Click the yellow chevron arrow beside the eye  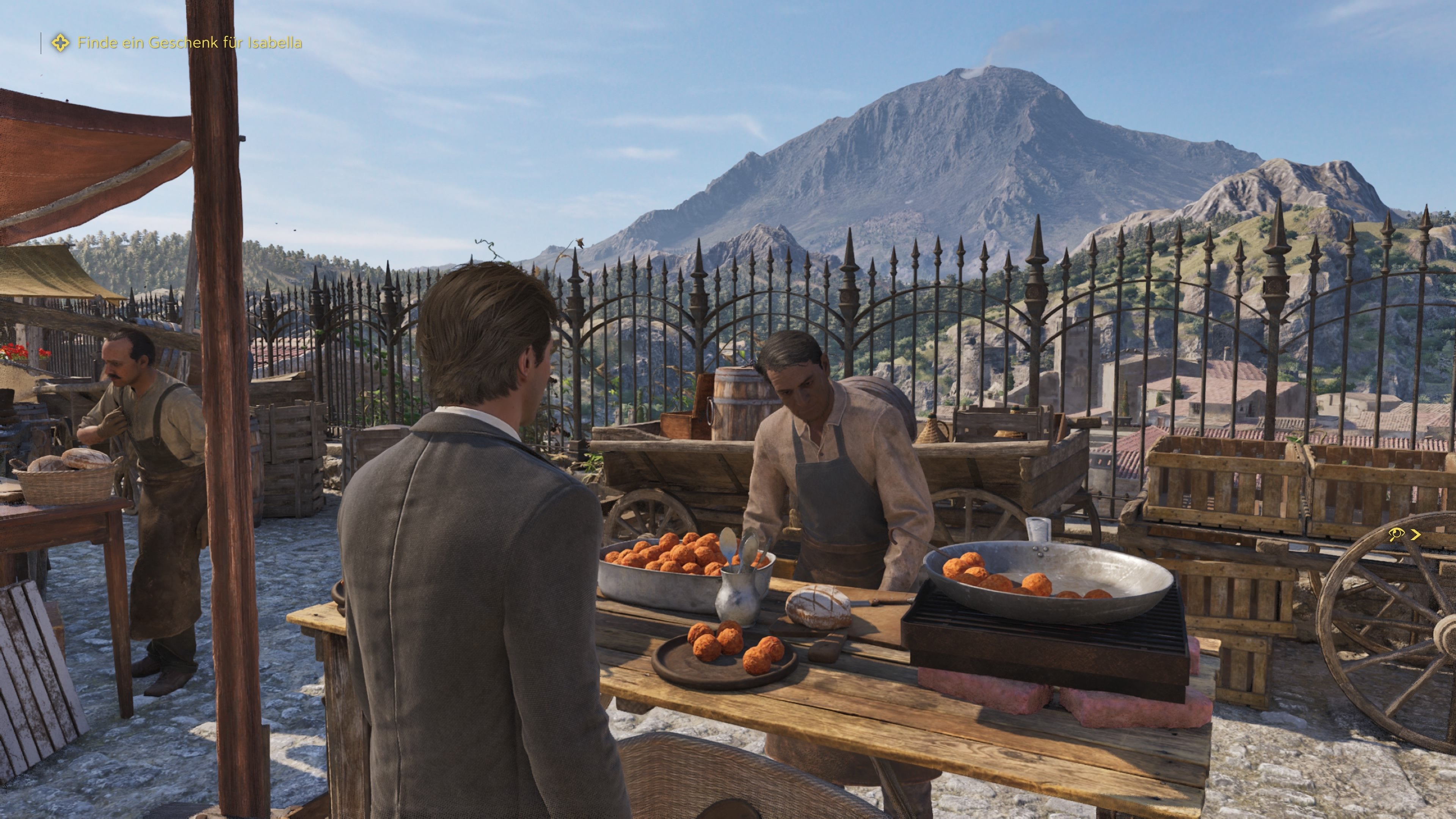[1415, 534]
